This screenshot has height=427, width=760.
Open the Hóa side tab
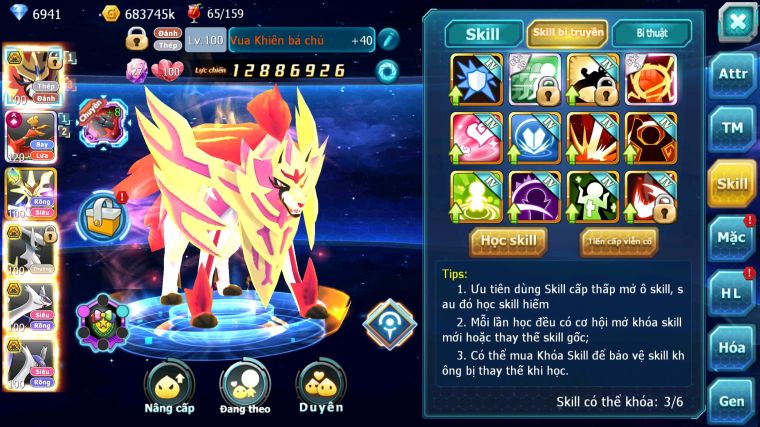coord(733,347)
